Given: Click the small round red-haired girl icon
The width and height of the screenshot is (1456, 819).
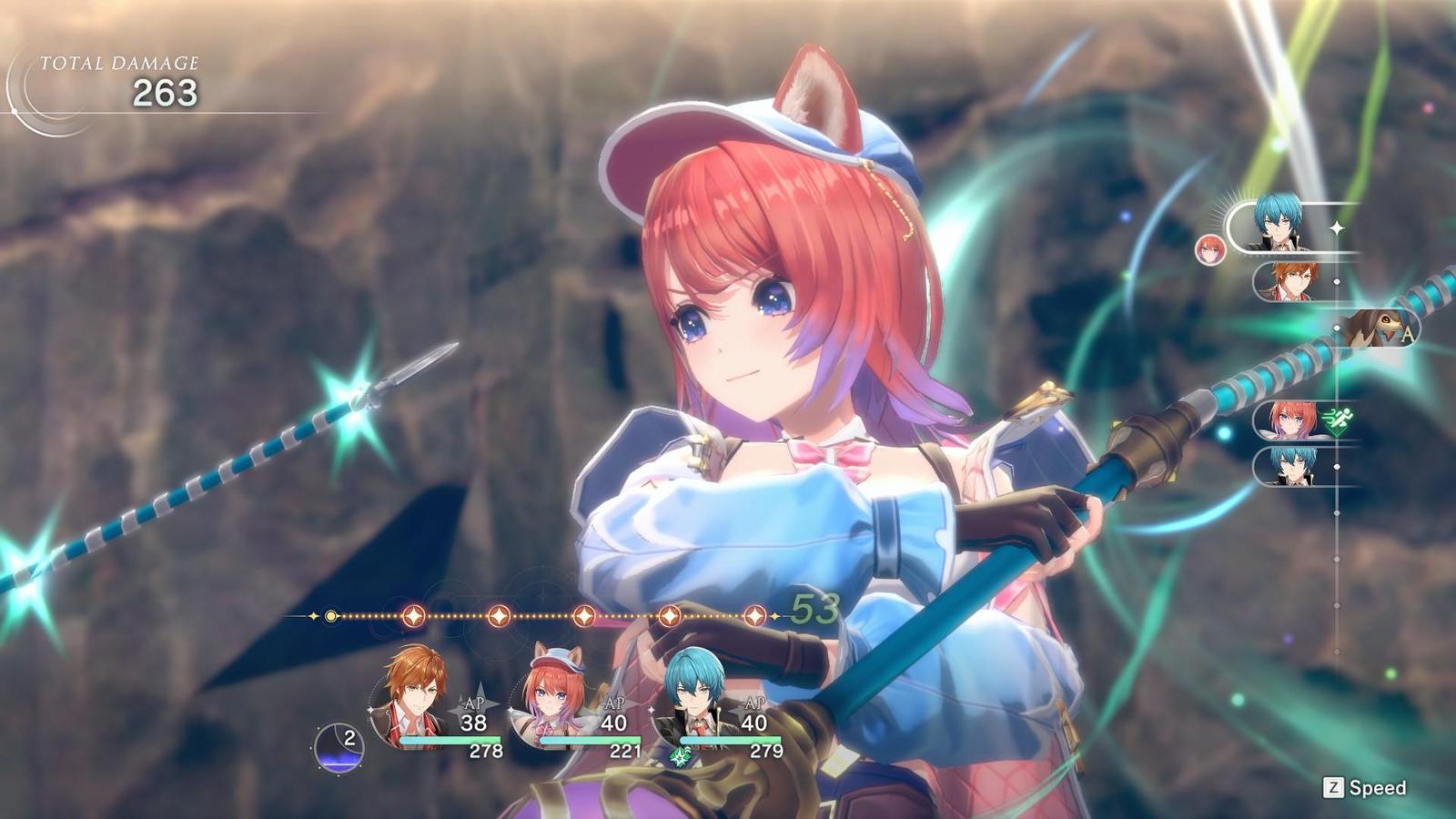Looking at the screenshot, I should (1209, 249).
